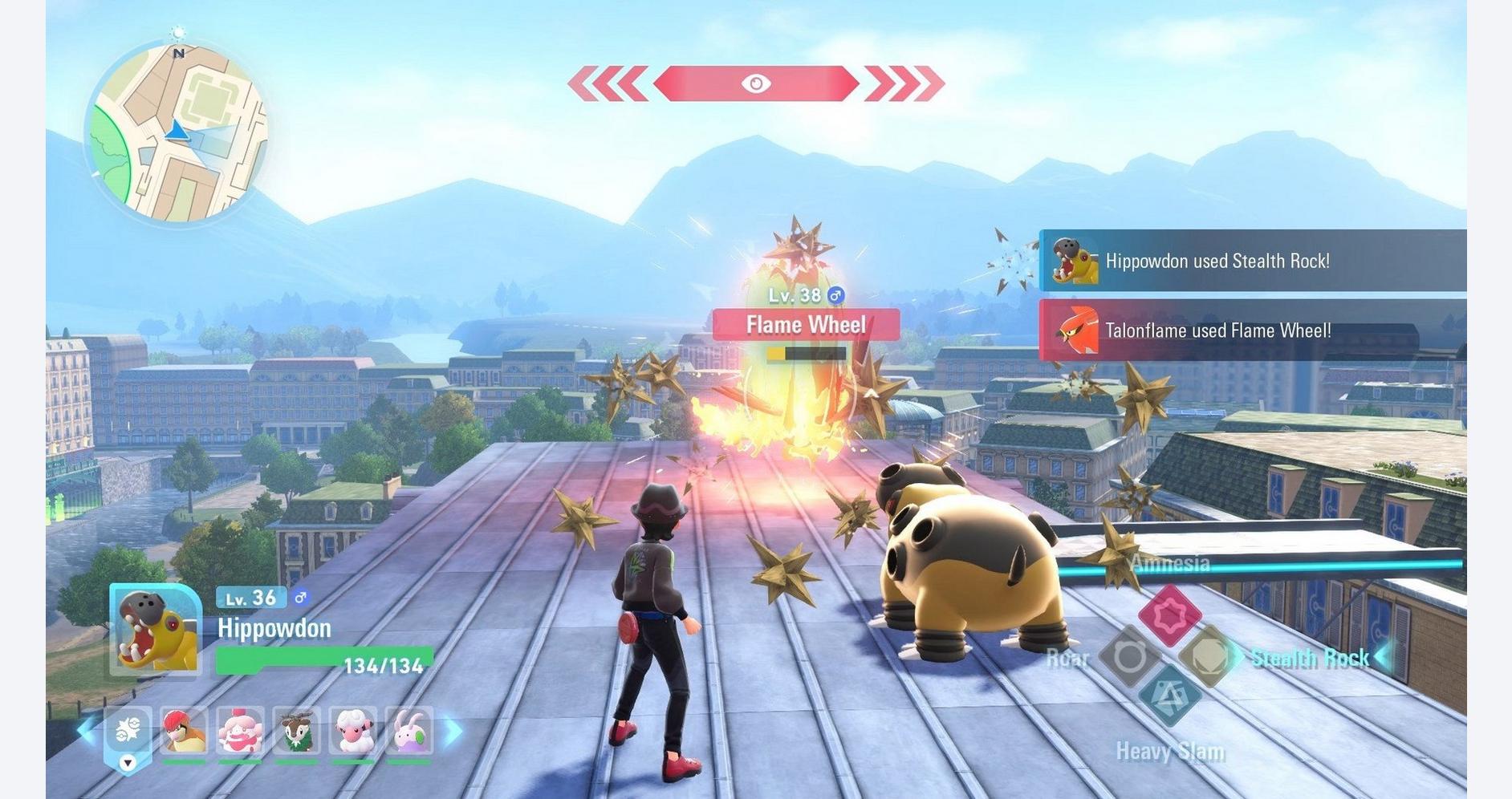Open the Poké Ball party toggle slot
This screenshot has height=799, width=1512.
pyautogui.click(x=128, y=734)
